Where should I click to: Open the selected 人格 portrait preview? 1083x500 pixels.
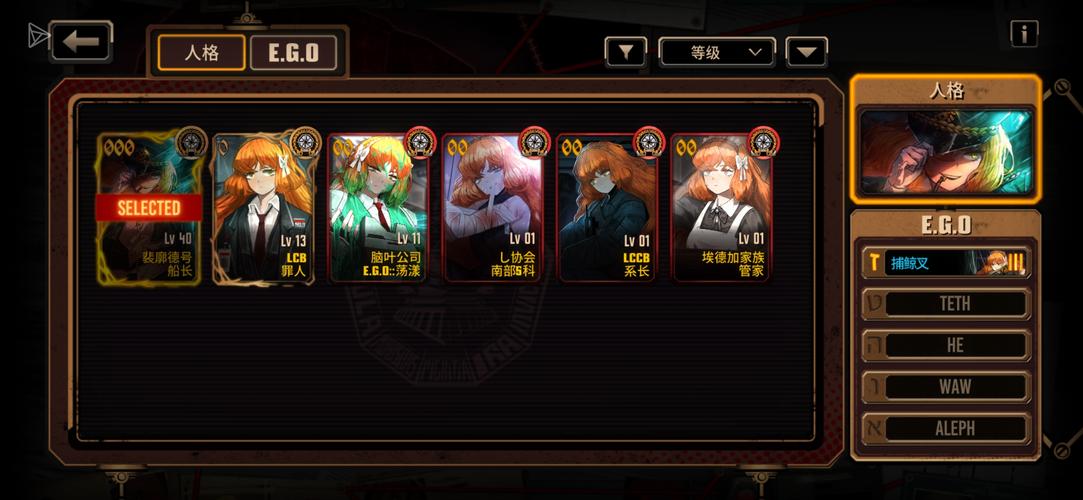tap(945, 151)
